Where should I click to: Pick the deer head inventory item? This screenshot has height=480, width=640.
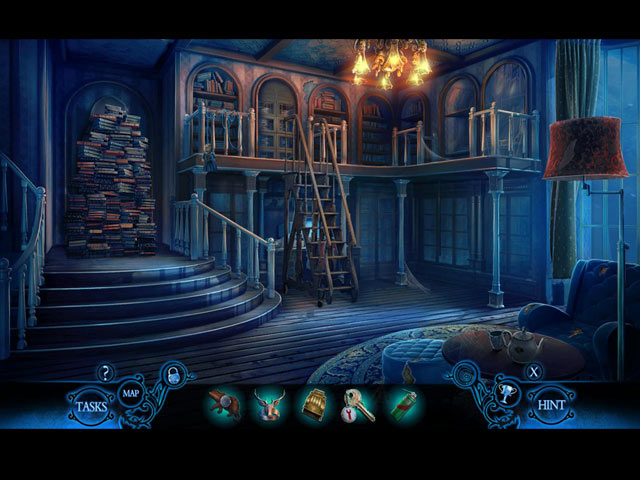268,405
